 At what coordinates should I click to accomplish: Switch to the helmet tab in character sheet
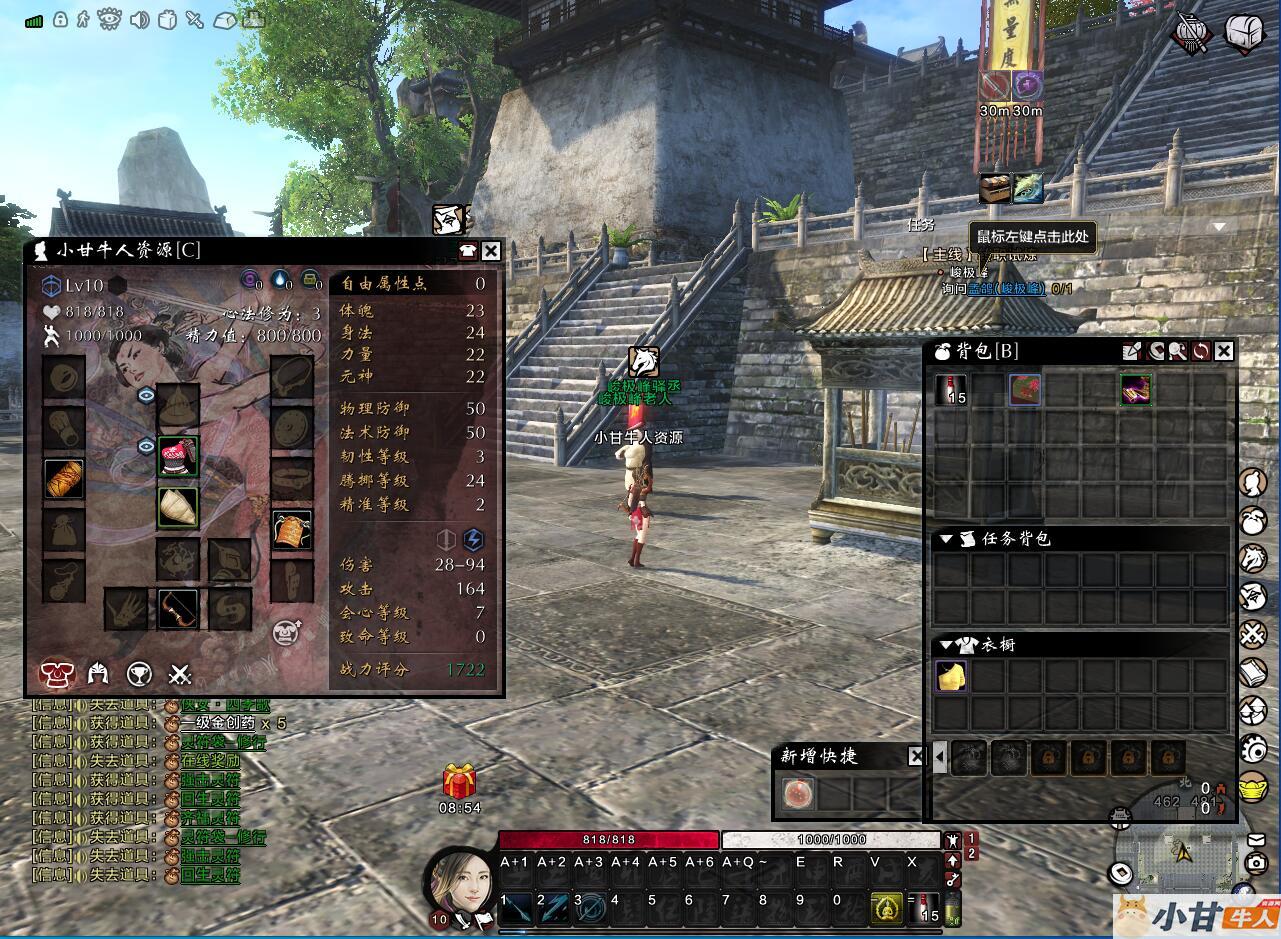98,674
